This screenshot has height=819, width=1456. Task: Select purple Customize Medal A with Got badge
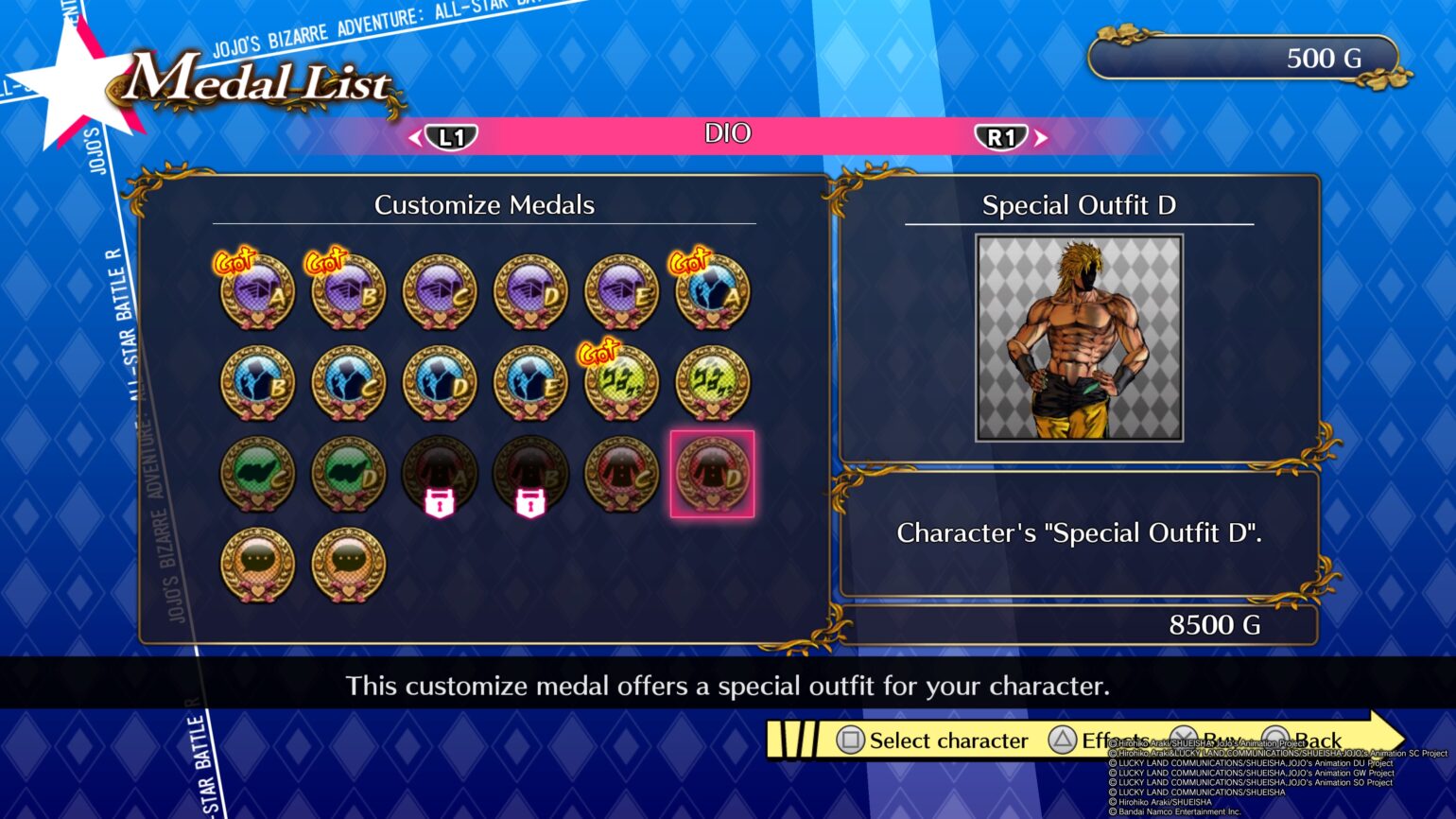click(255, 291)
